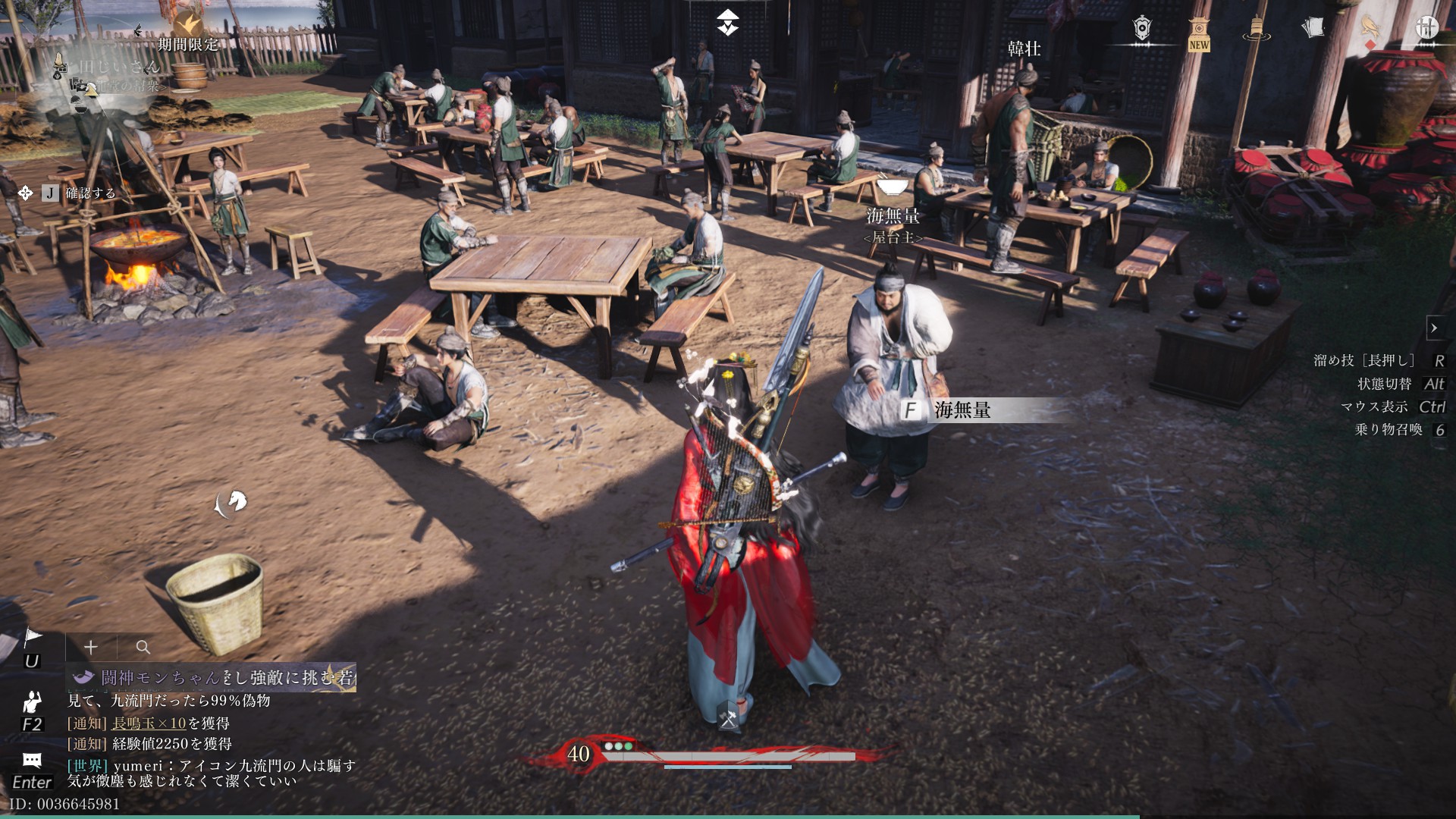Click the white chevron emblem at top center
Viewport: 1456px width, 819px height.
[x=728, y=23]
